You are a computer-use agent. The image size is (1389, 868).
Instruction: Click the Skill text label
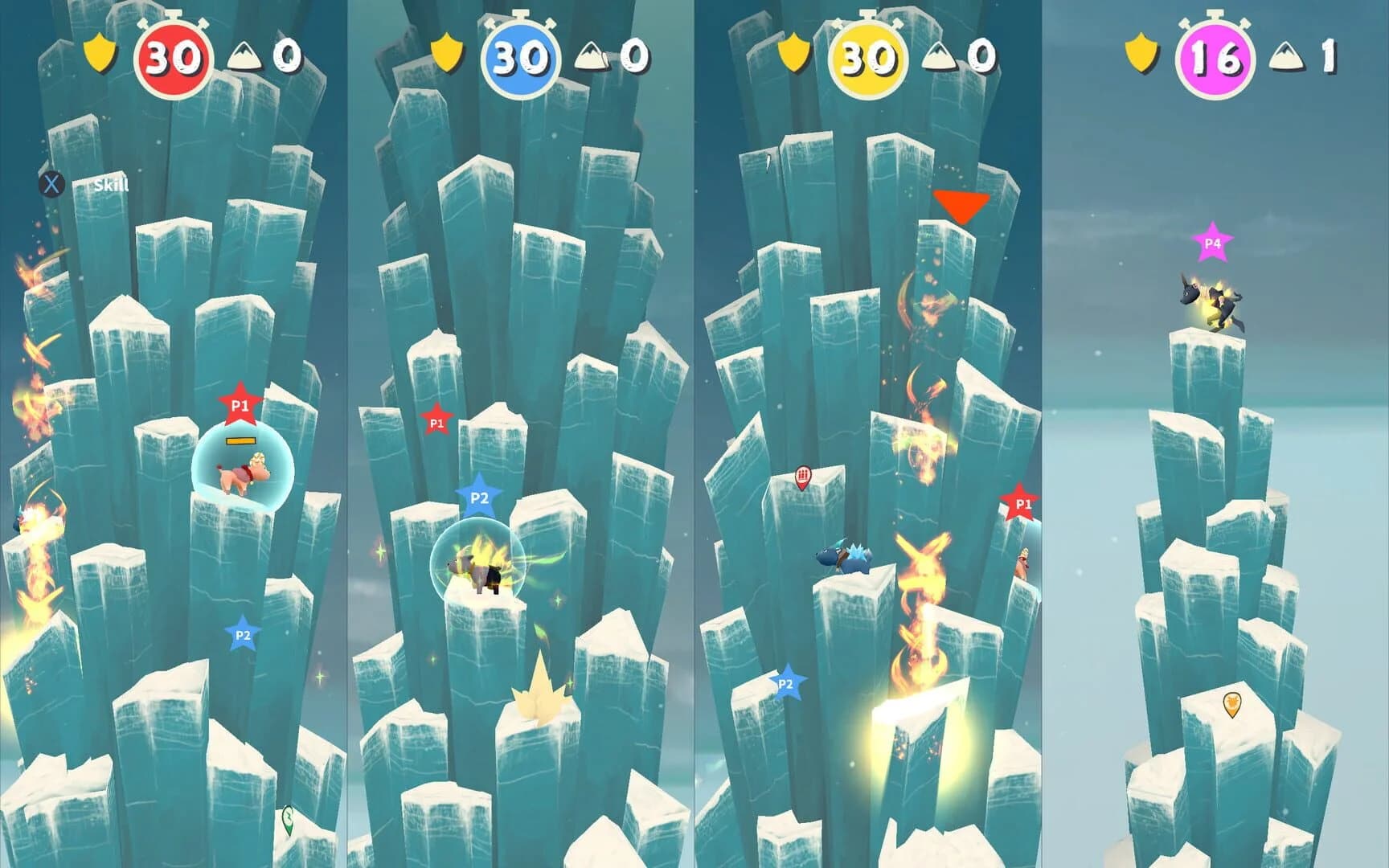point(110,183)
